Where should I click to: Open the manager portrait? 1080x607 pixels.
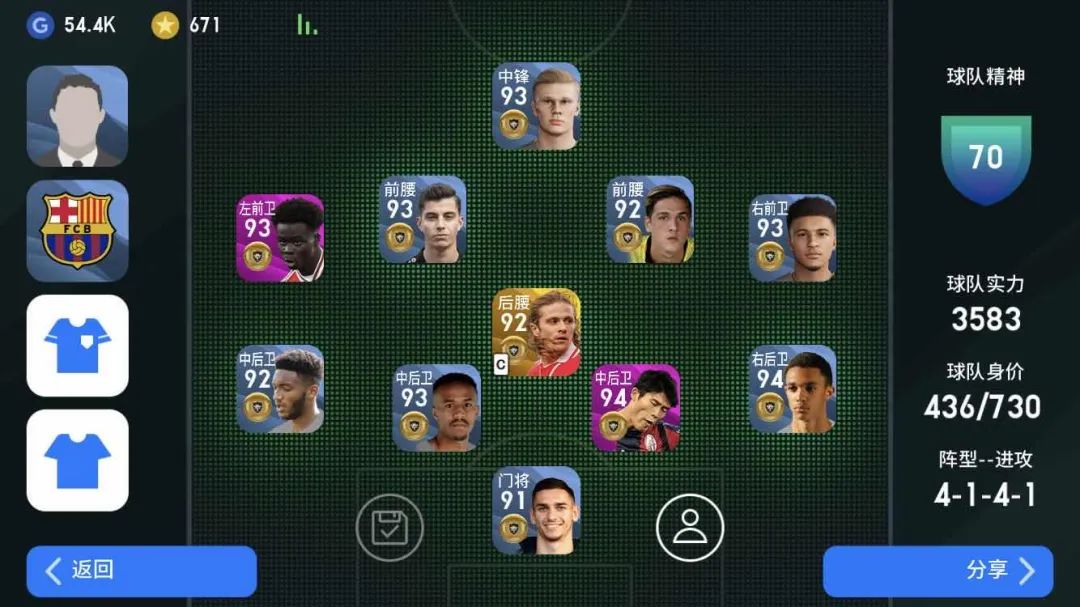pyautogui.click(x=77, y=116)
